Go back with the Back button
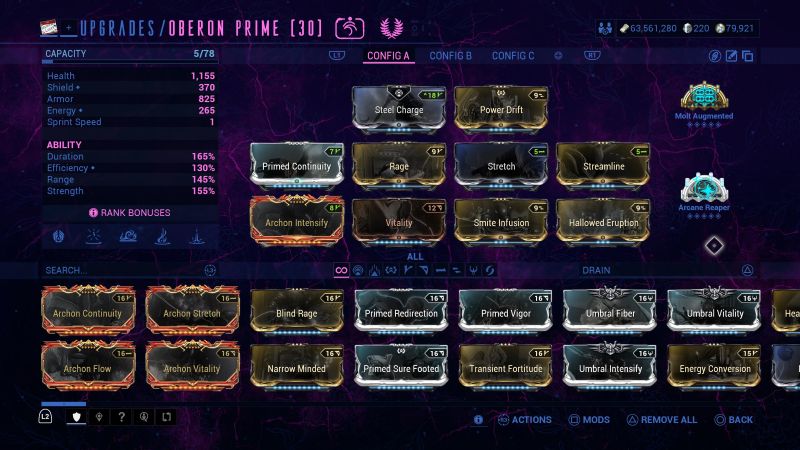This screenshot has width=800, height=450. (735, 420)
